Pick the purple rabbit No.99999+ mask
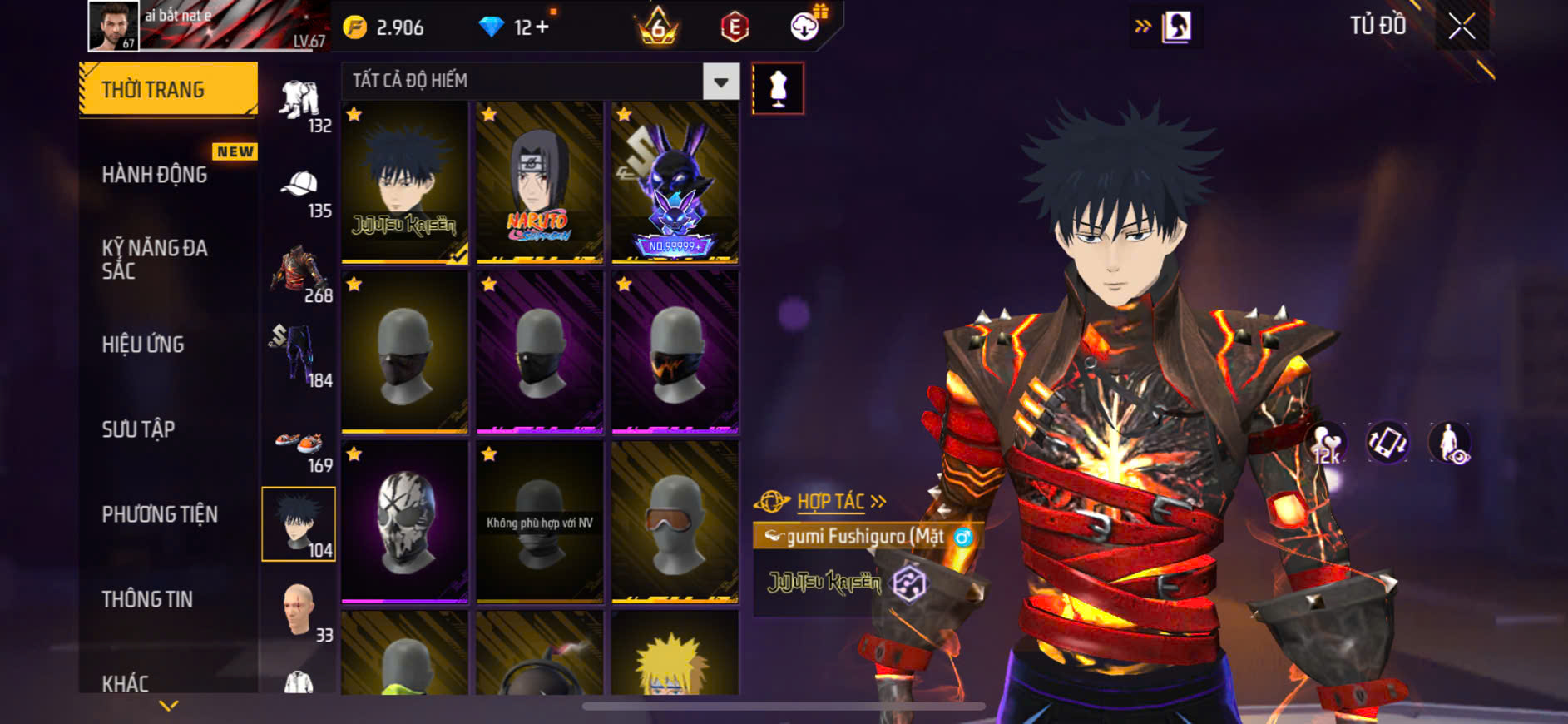Image resolution: width=1568 pixels, height=724 pixels. pos(675,182)
